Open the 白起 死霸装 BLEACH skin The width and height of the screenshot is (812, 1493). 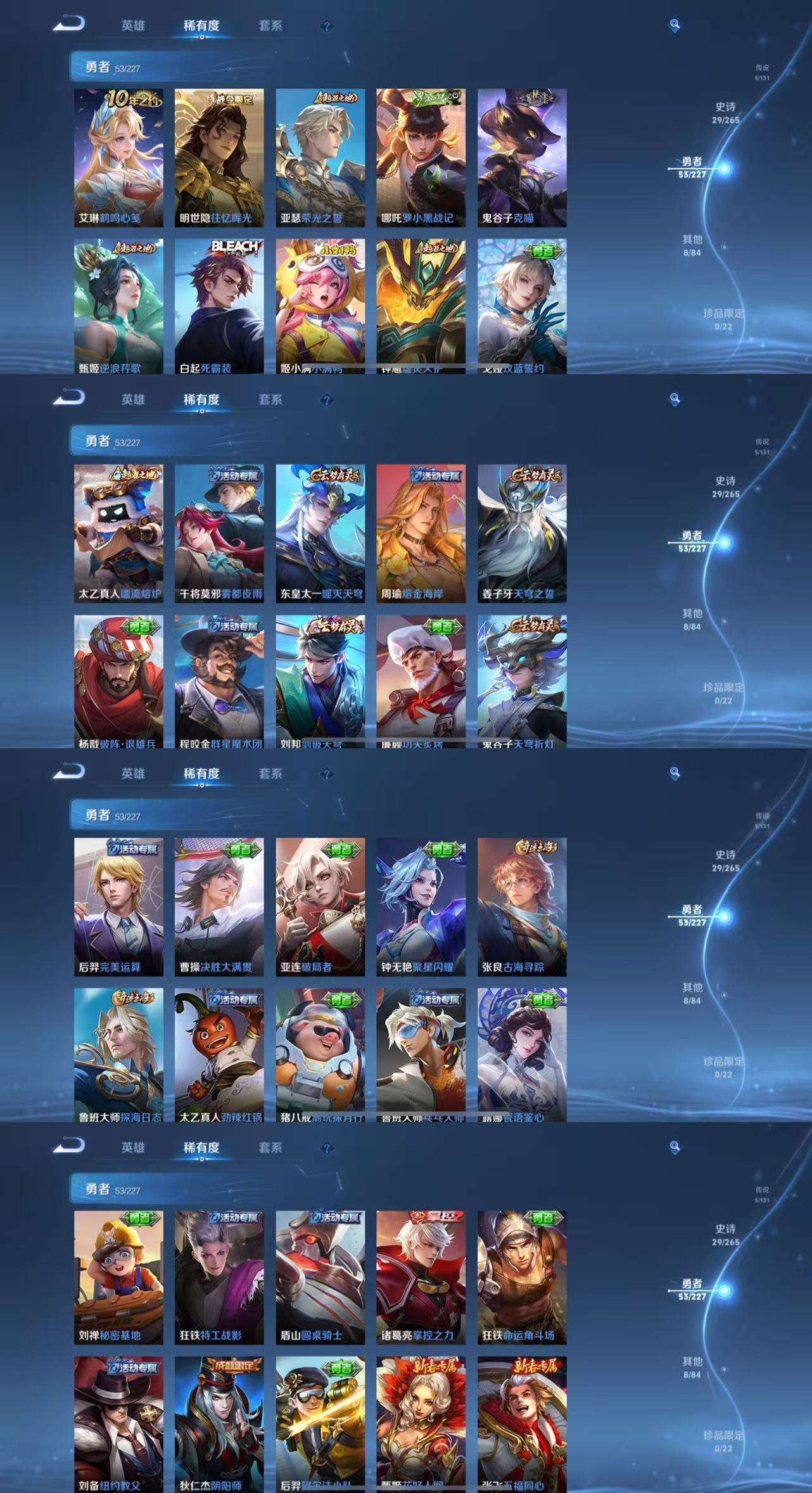pyautogui.click(x=219, y=305)
